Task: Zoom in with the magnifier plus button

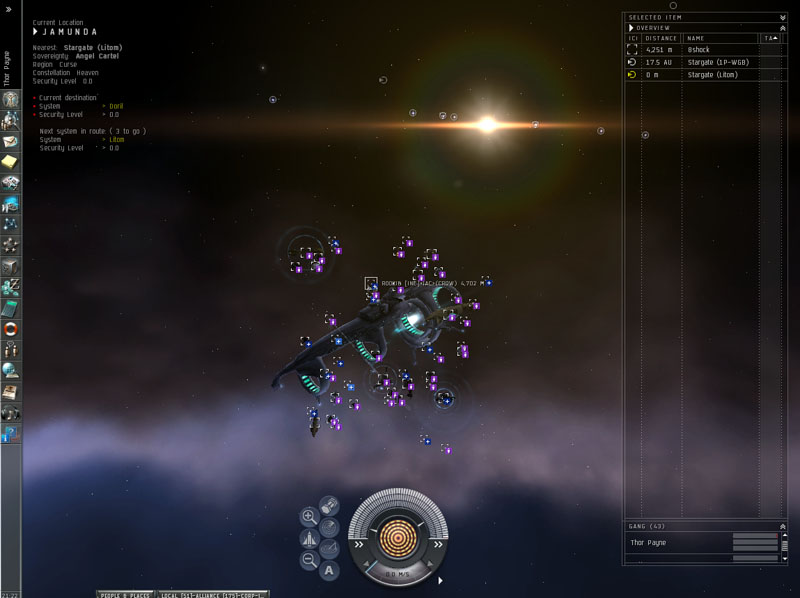Action: pos(309,517)
